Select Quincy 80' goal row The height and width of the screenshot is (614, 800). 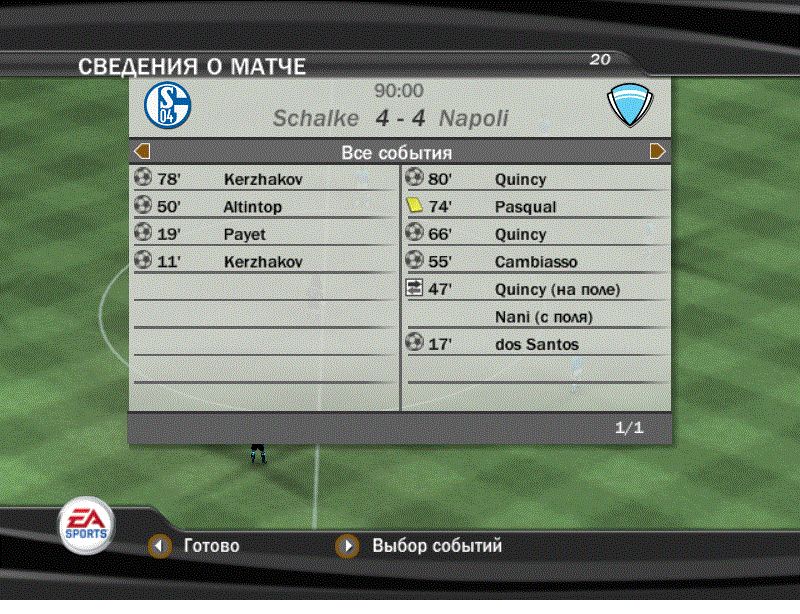(535, 180)
